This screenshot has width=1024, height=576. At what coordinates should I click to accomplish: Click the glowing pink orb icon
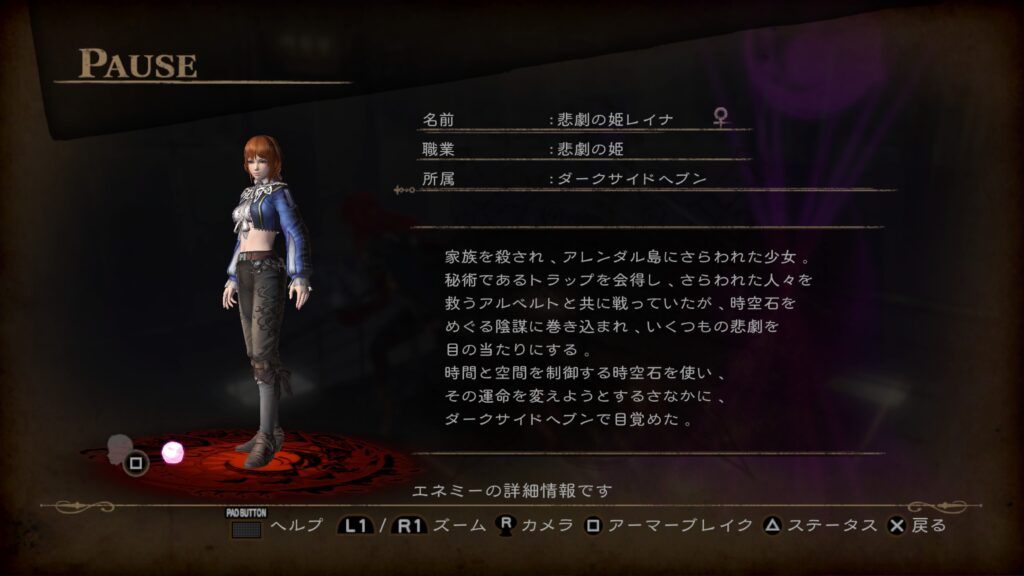[173, 452]
